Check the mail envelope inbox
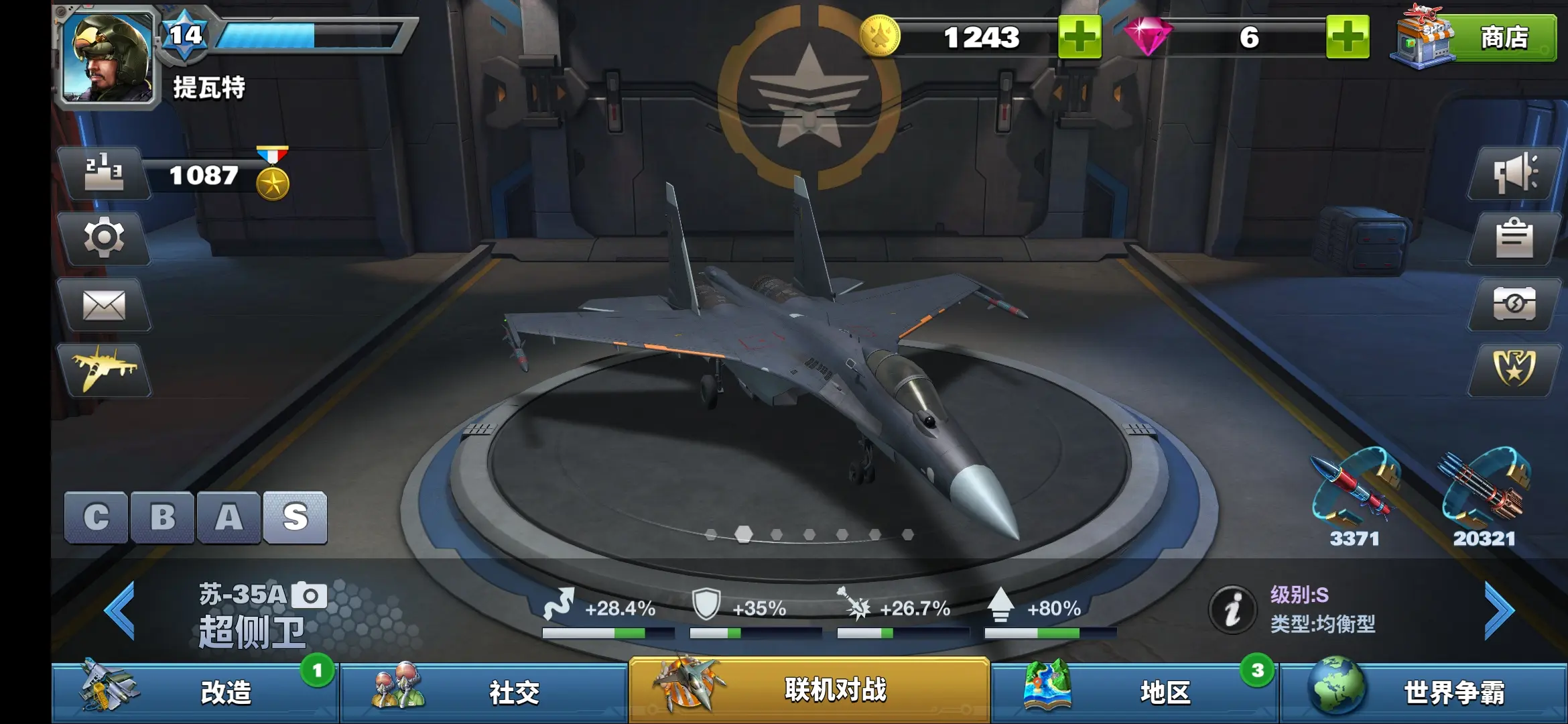 click(x=104, y=305)
